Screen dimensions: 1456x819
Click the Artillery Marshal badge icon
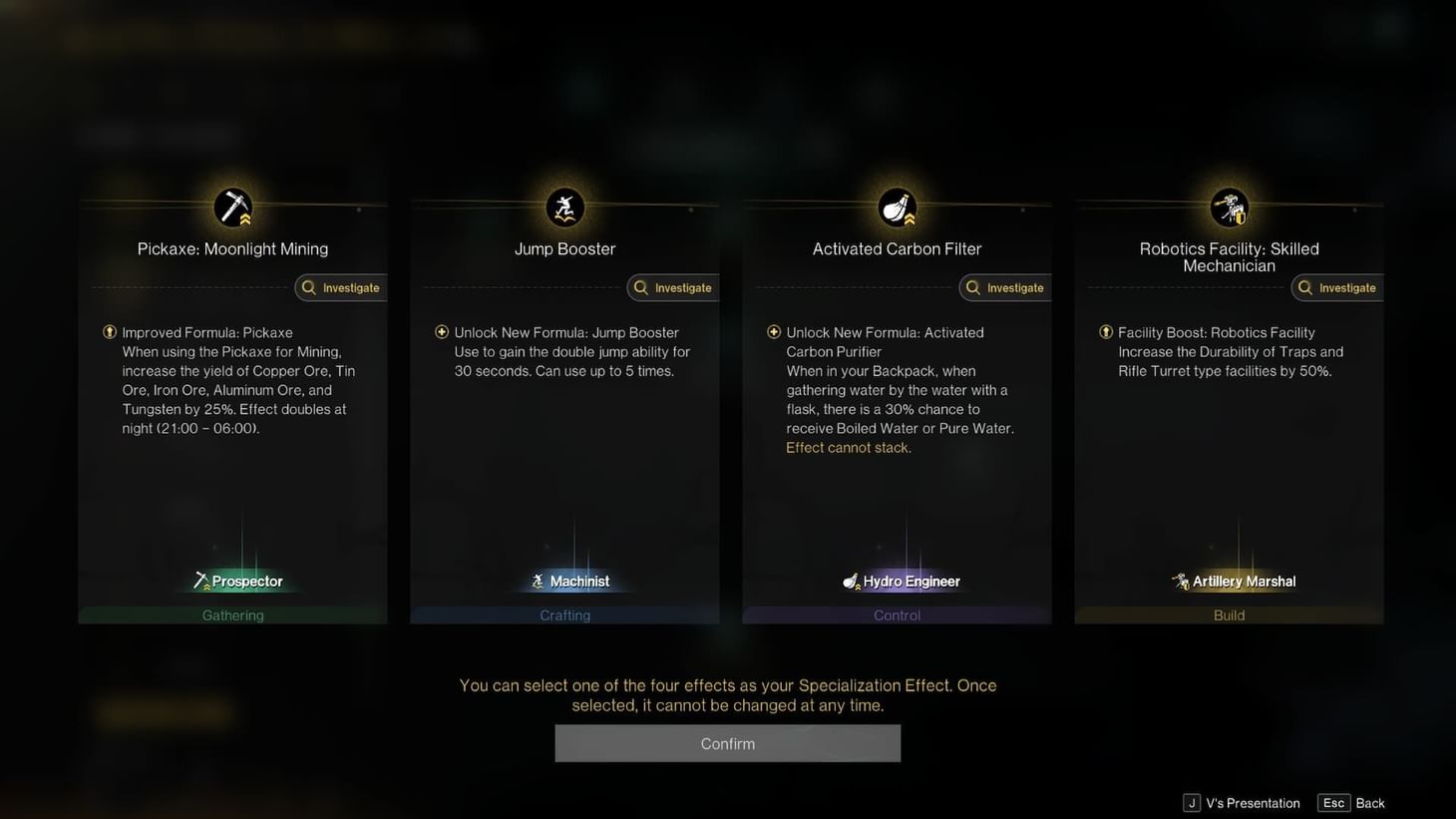click(1180, 581)
